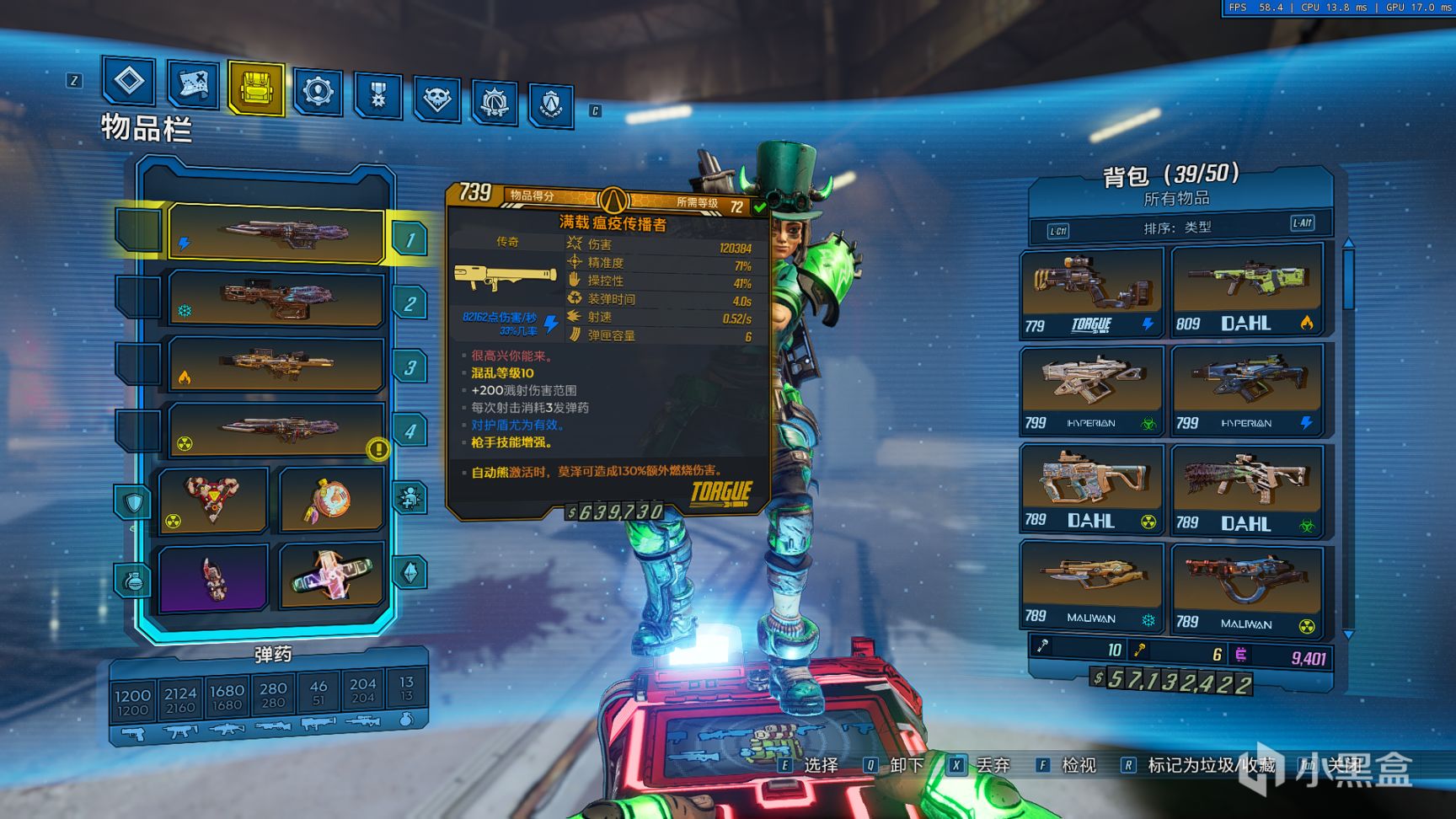
Task: Select the yellow backpack inventory tab
Action: pyautogui.click(x=256, y=87)
